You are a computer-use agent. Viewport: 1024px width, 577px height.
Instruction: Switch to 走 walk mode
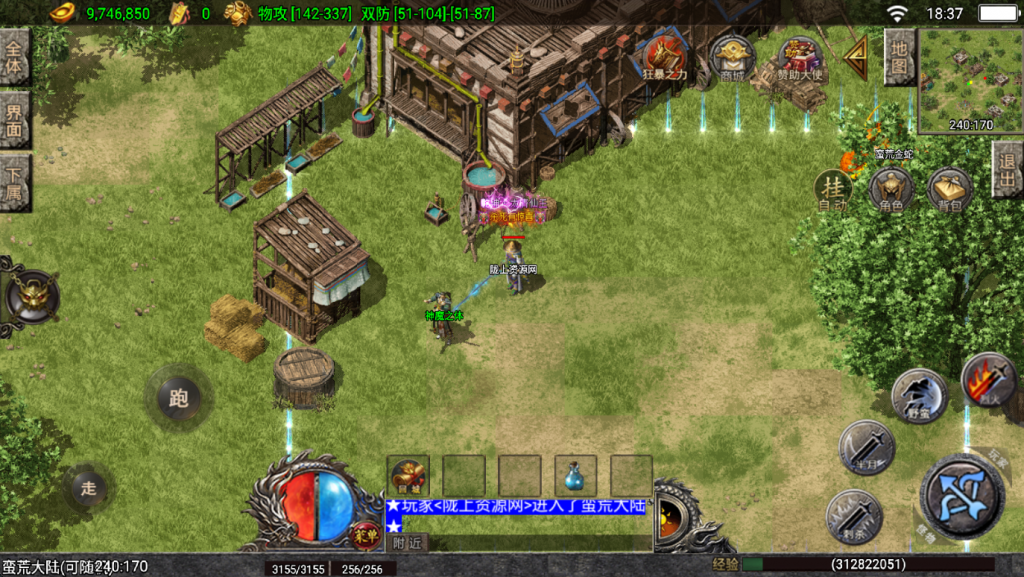[89, 488]
